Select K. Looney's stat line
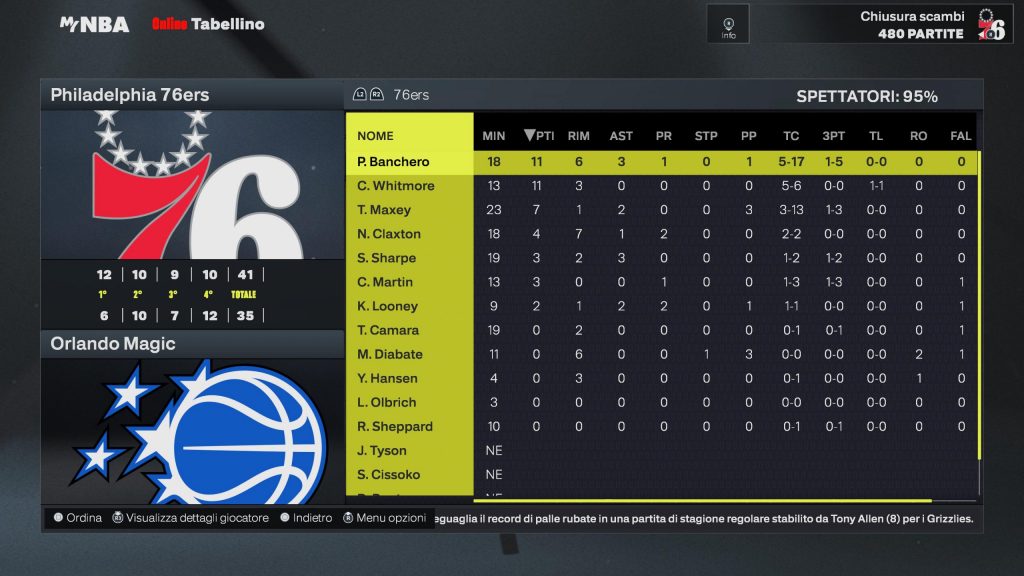1024x576 pixels. coord(387,306)
